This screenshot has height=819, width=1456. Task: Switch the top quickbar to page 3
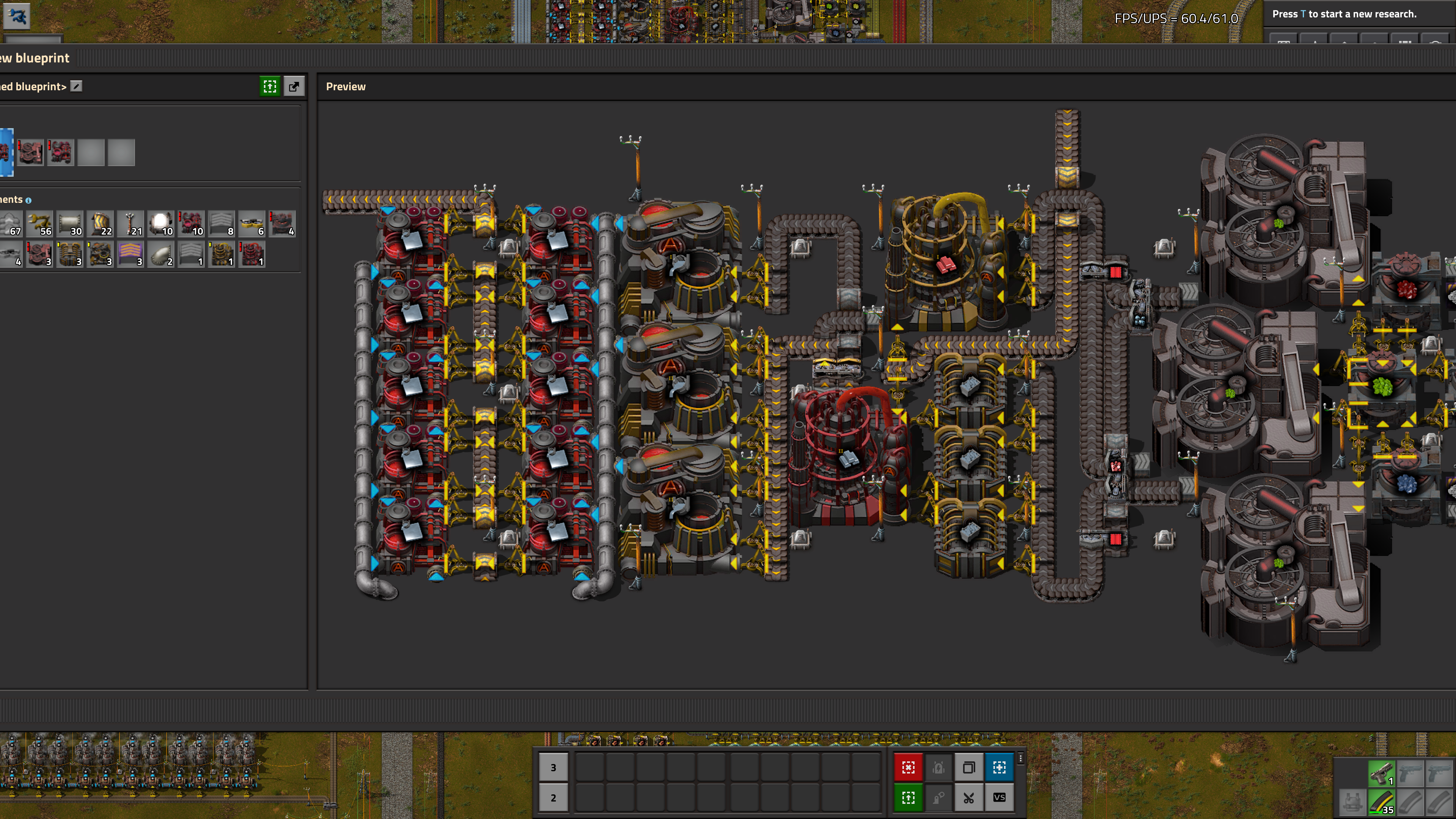pos(554,767)
